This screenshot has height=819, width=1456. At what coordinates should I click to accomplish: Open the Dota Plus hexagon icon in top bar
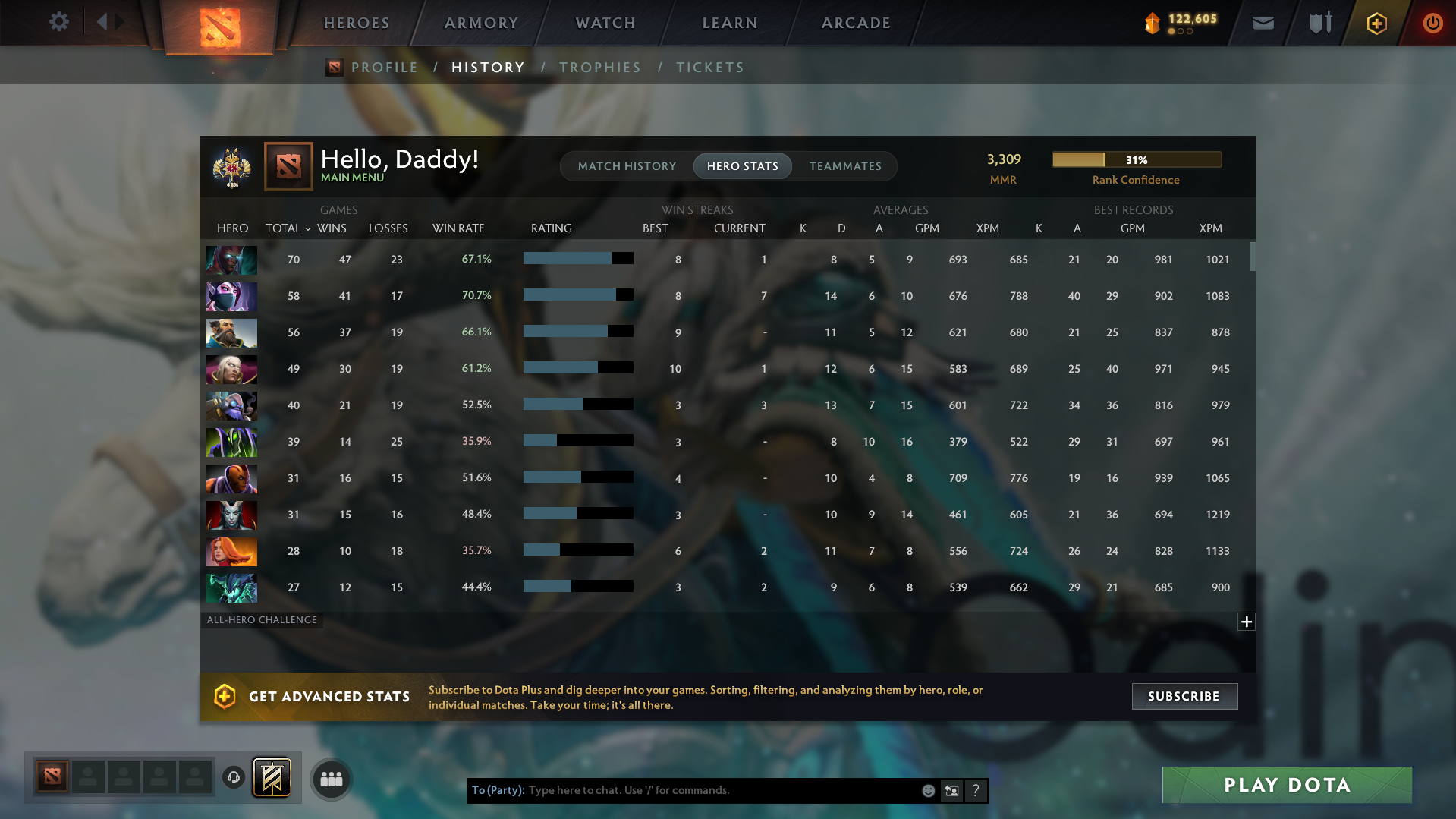1376,23
